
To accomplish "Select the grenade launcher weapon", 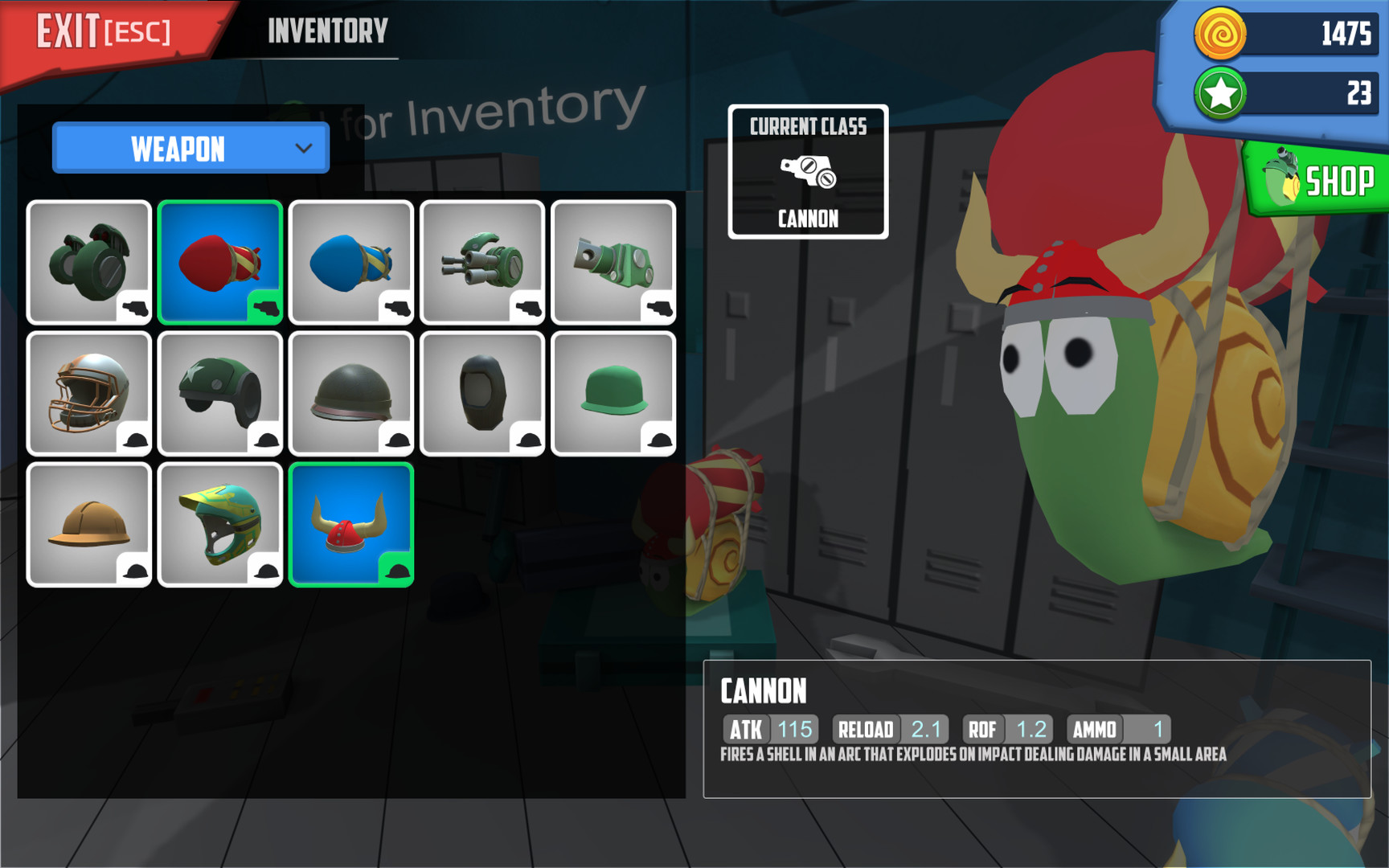I will pos(89,261).
